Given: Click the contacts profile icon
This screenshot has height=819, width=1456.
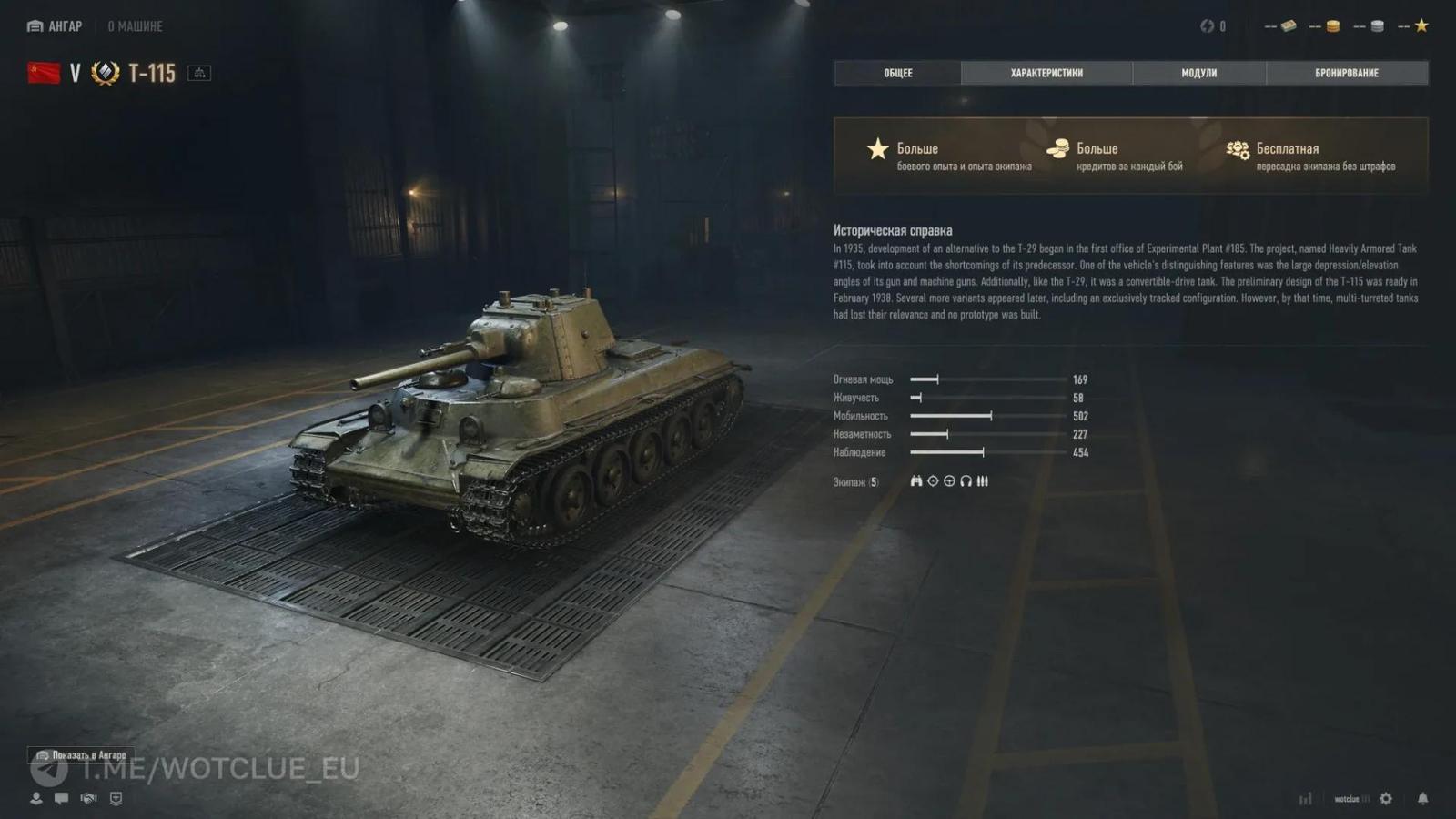Looking at the screenshot, I should pyautogui.click(x=35, y=799).
